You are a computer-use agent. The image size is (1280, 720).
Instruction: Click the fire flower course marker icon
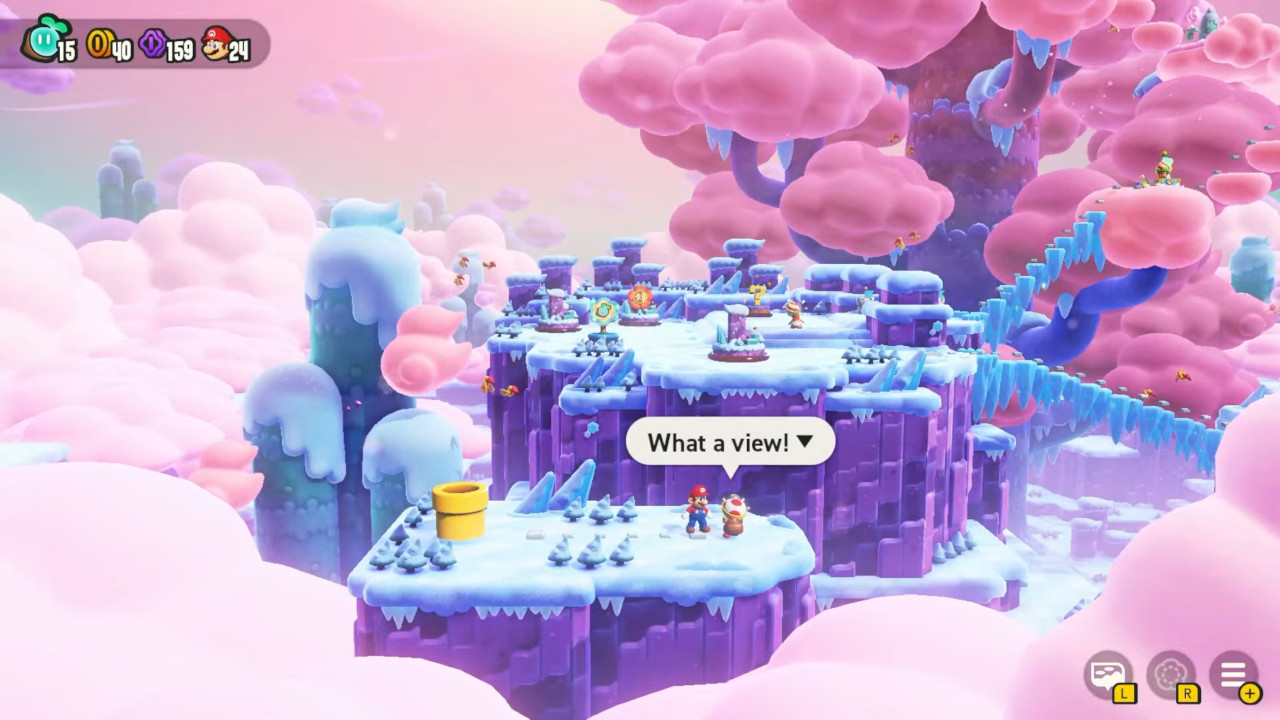coord(640,297)
